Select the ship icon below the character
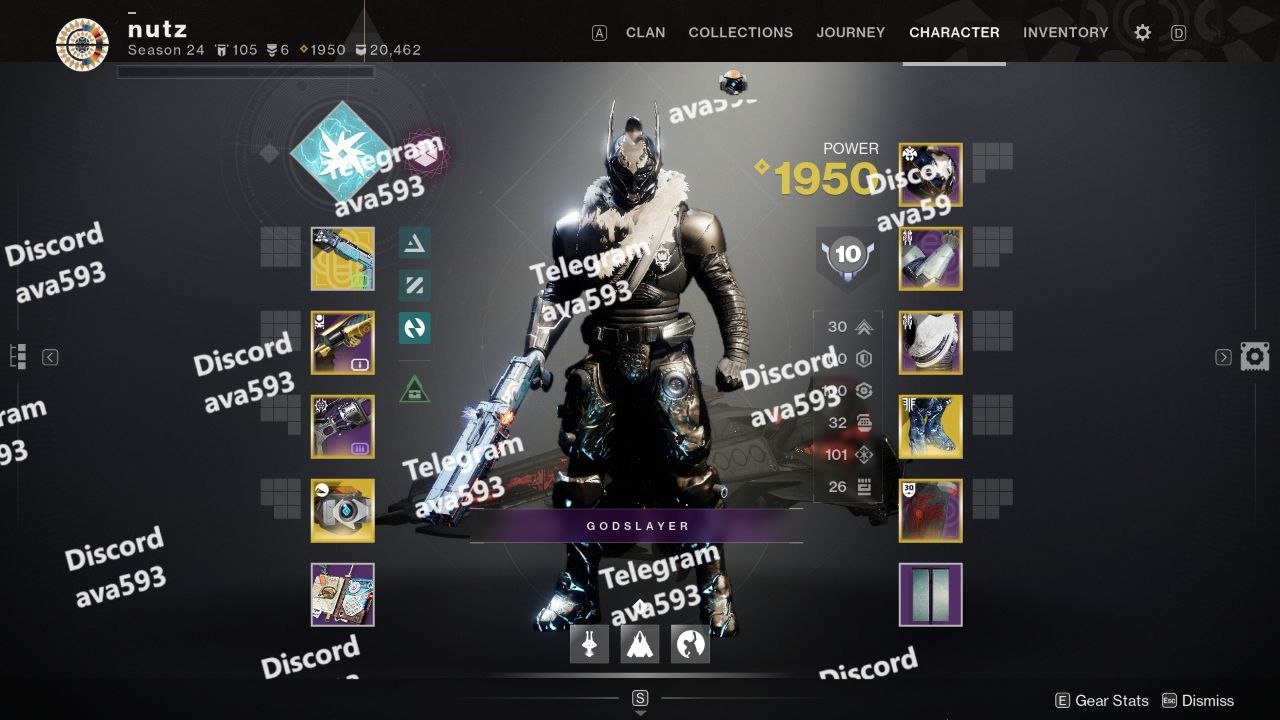 (640, 645)
